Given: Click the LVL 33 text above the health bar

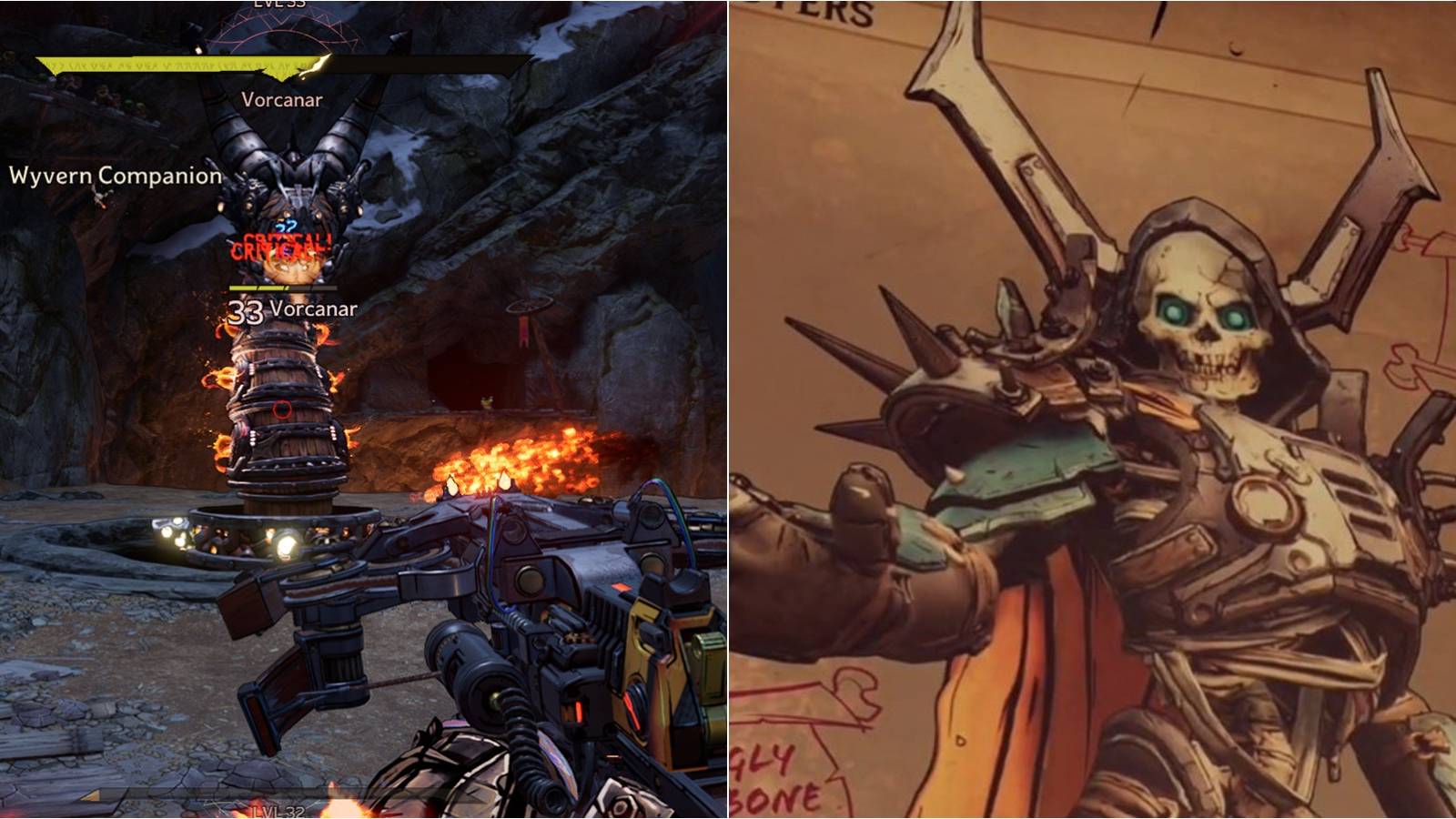Looking at the screenshot, I should click(x=279, y=5).
